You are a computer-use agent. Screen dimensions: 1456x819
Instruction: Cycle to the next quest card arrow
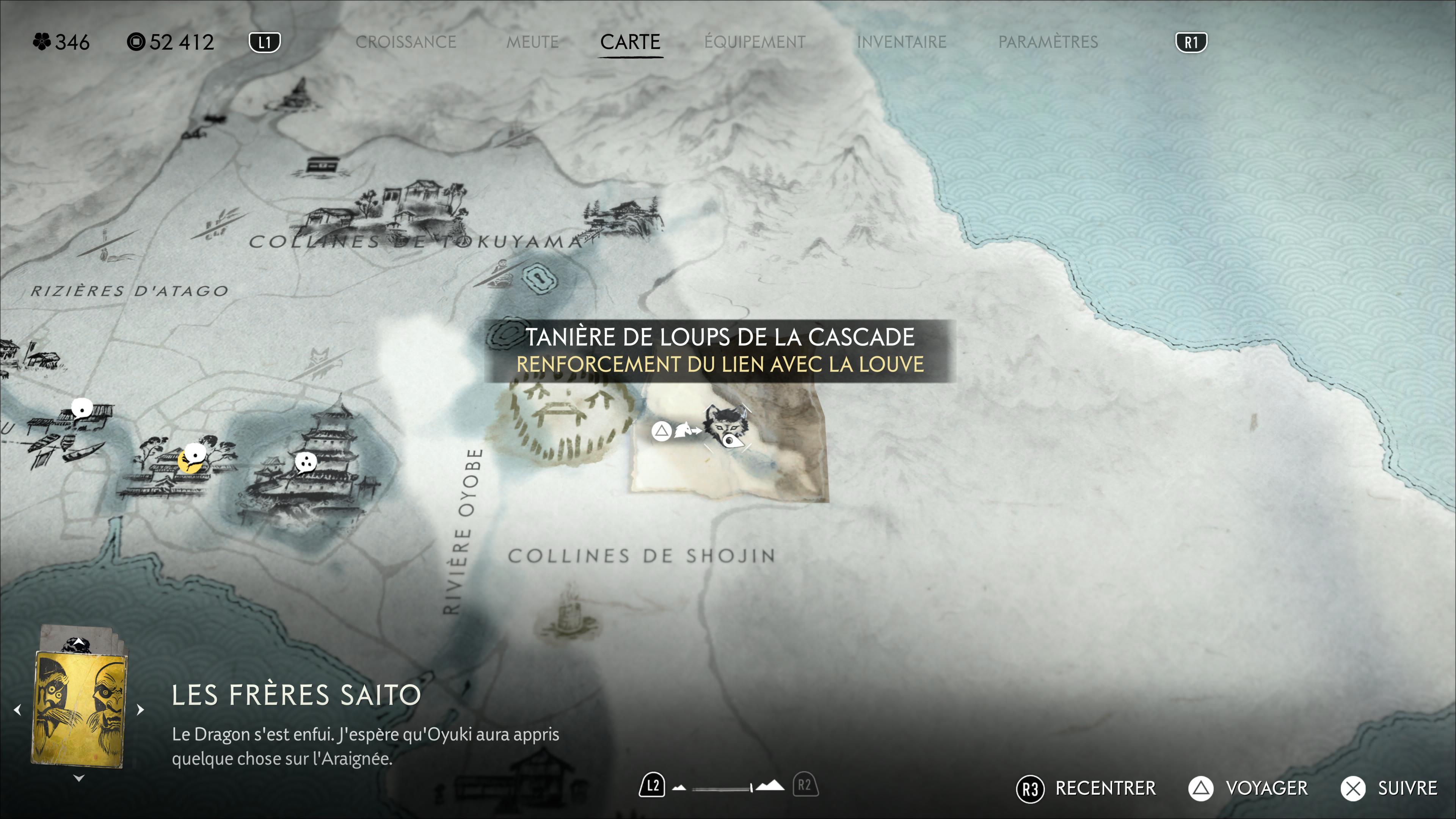pyautogui.click(x=140, y=709)
